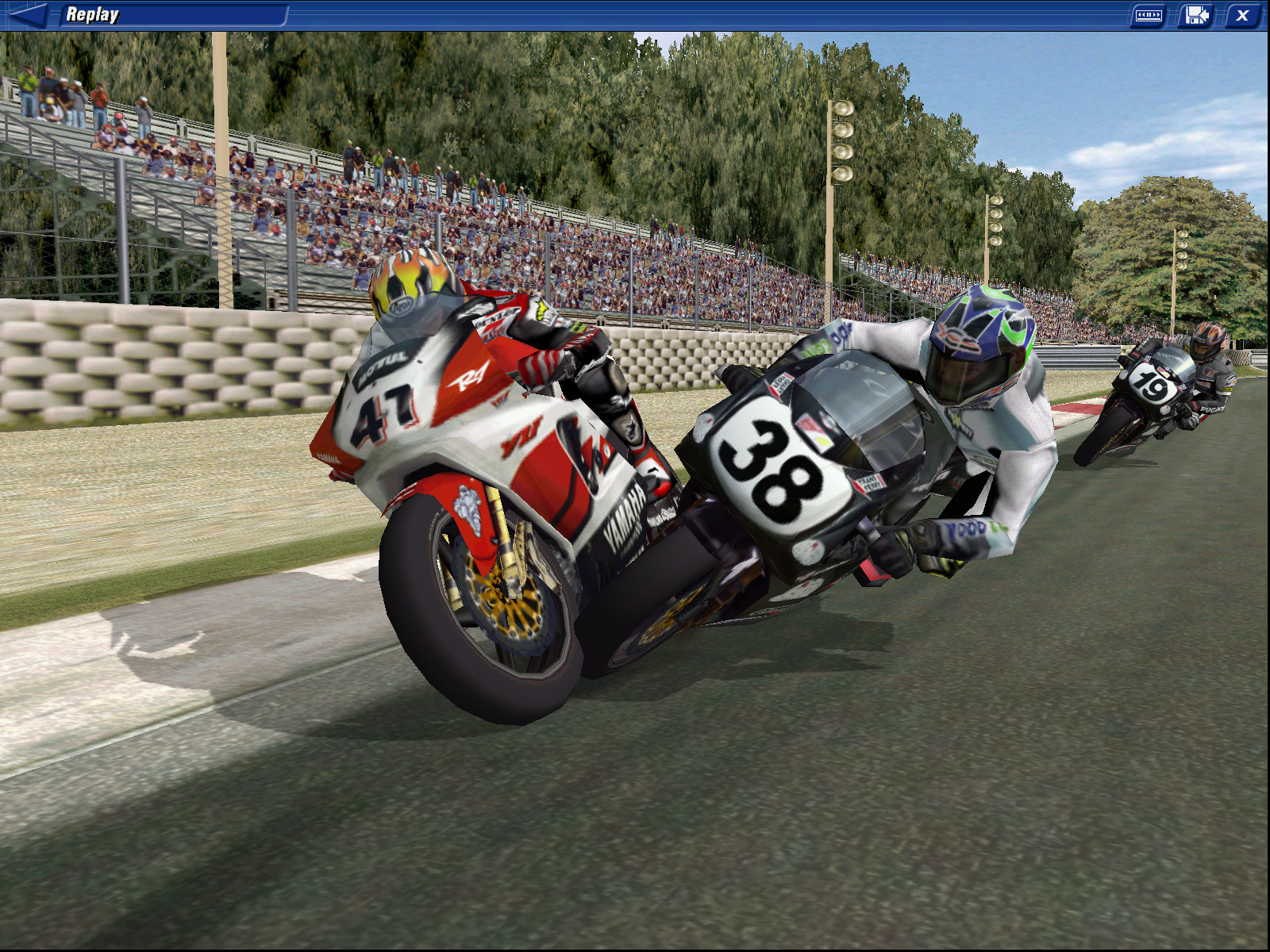Click the rewind arrows in the player icon
The width and height of the screenshot is (1270, 952).
tap(1141, 13)
